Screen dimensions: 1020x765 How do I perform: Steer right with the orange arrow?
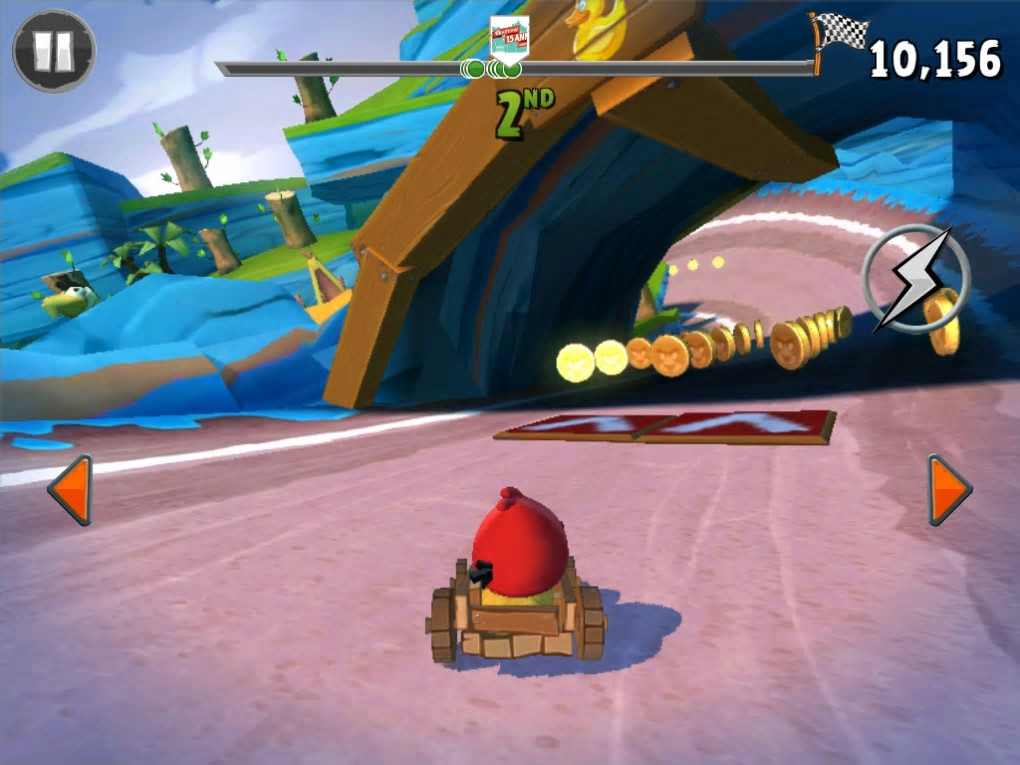[x=948, y=489]
